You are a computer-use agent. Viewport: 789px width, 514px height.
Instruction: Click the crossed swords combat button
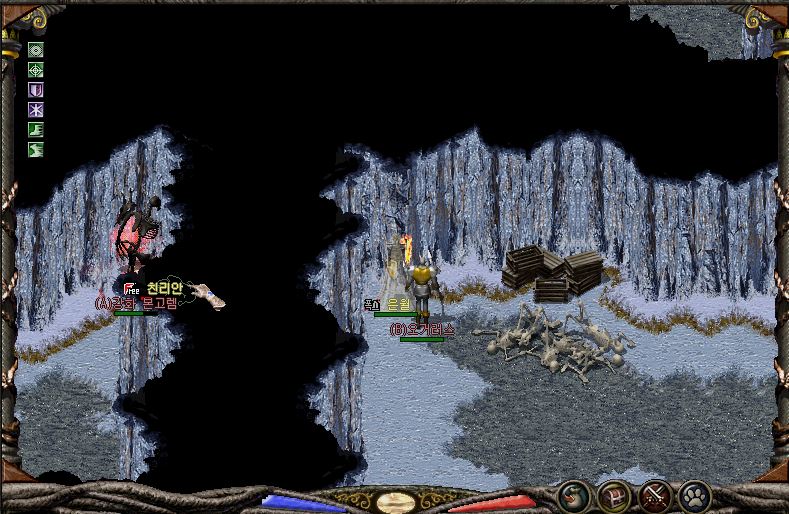click(x=655, y=496)
